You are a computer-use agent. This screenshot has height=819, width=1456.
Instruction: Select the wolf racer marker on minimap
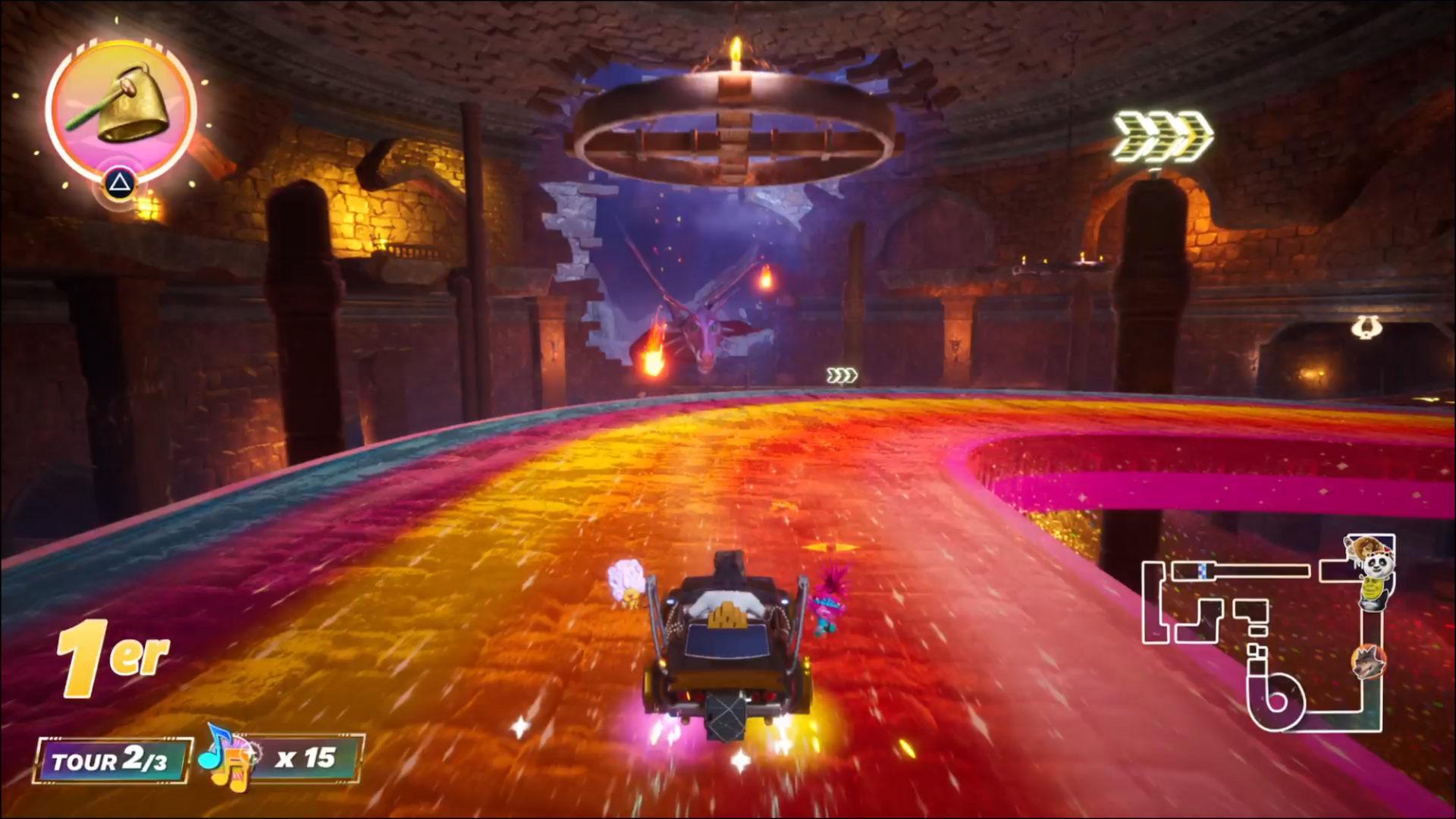click(1368, 661)
